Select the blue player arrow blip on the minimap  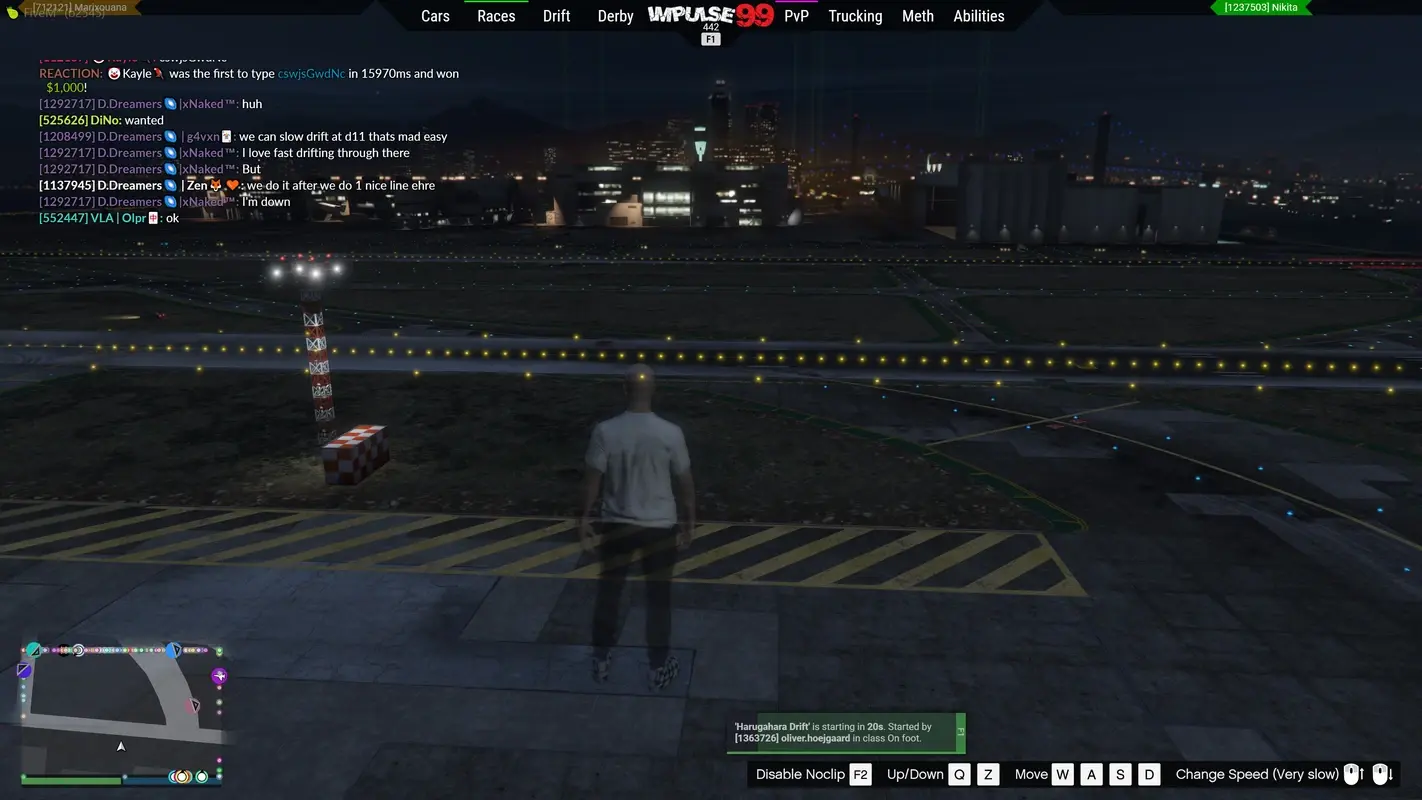click(x=175, y=650)
